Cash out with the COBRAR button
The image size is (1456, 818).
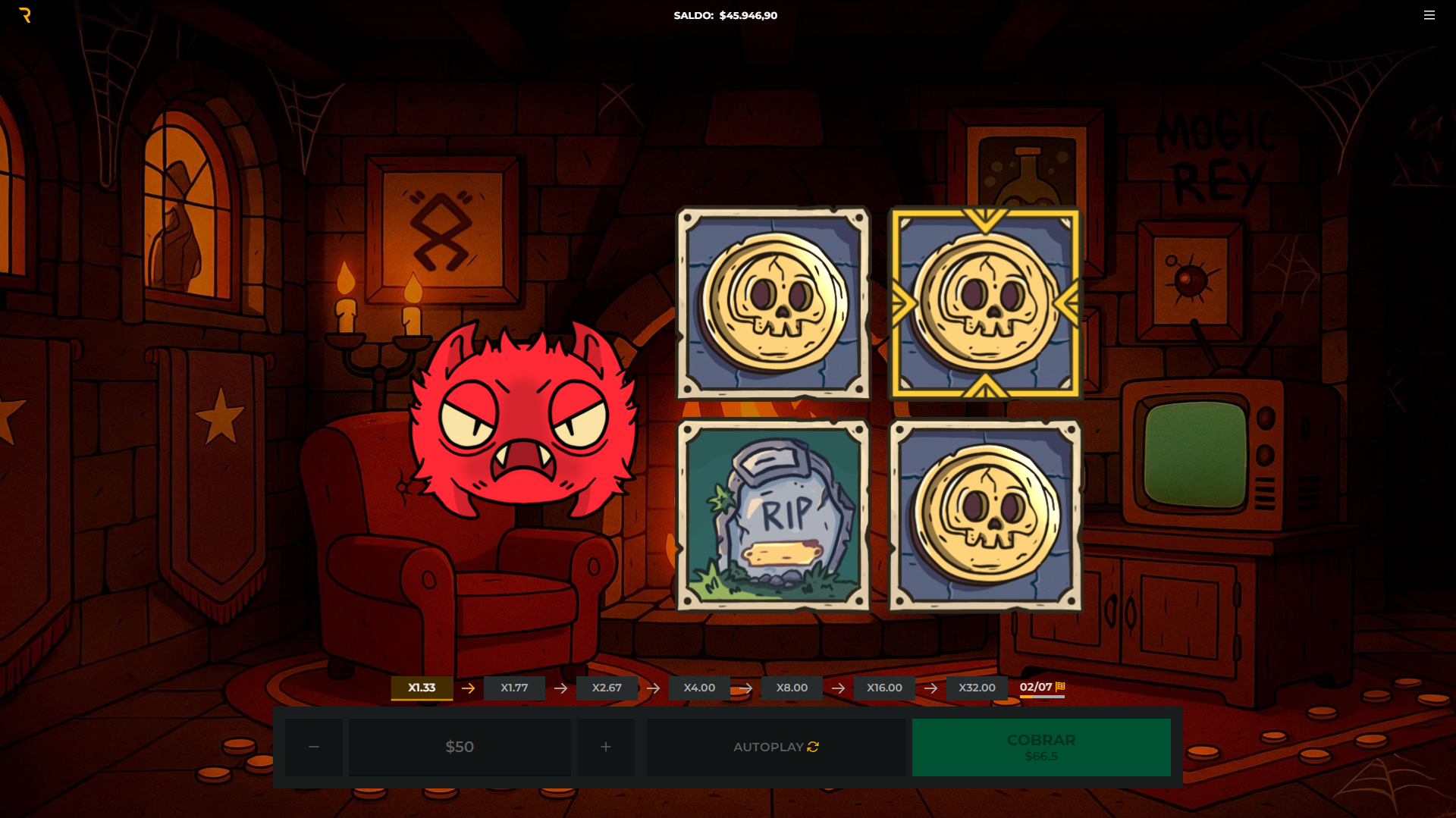pyautogui.click(x=1040, y=747)
